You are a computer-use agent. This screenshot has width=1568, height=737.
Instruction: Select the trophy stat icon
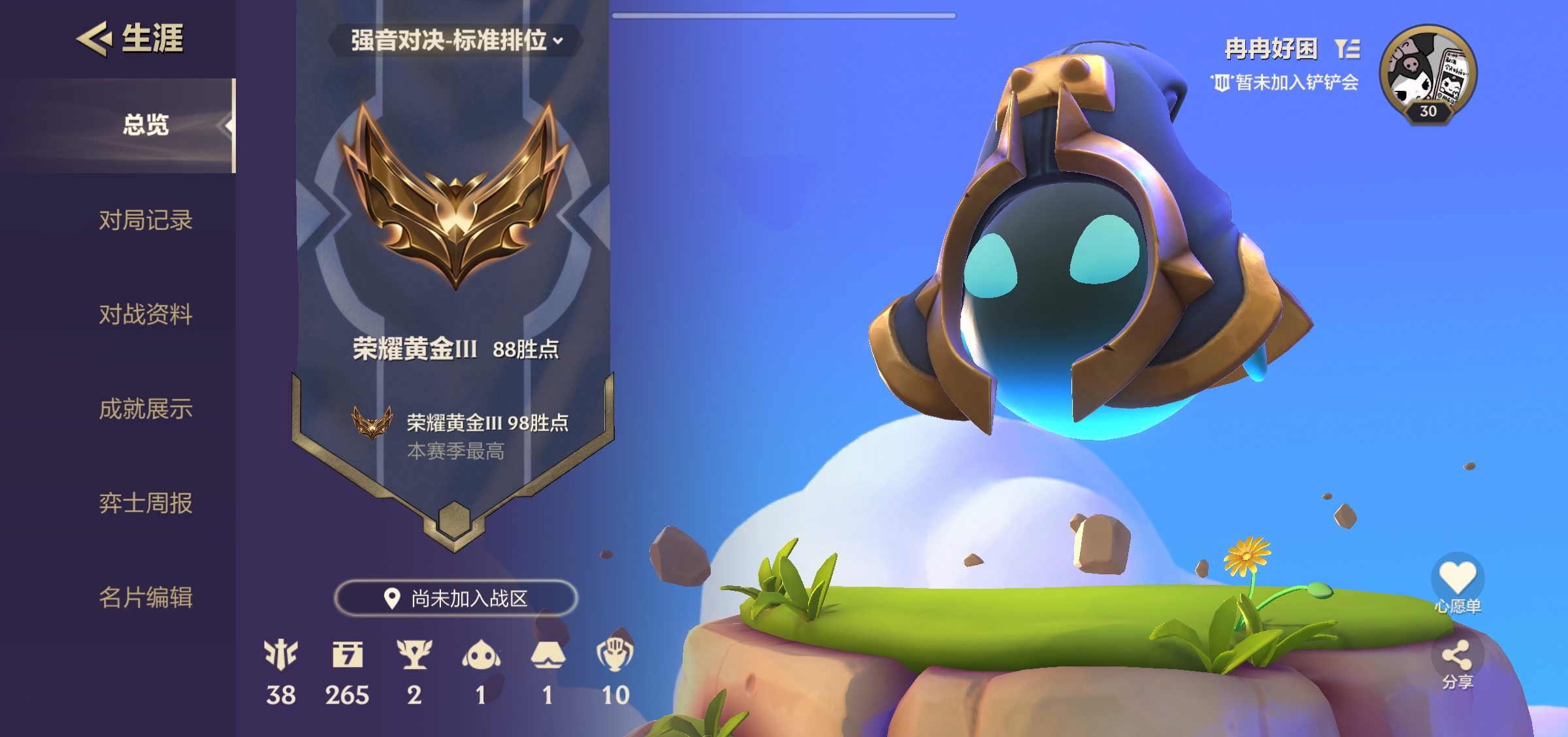point(414,655)
